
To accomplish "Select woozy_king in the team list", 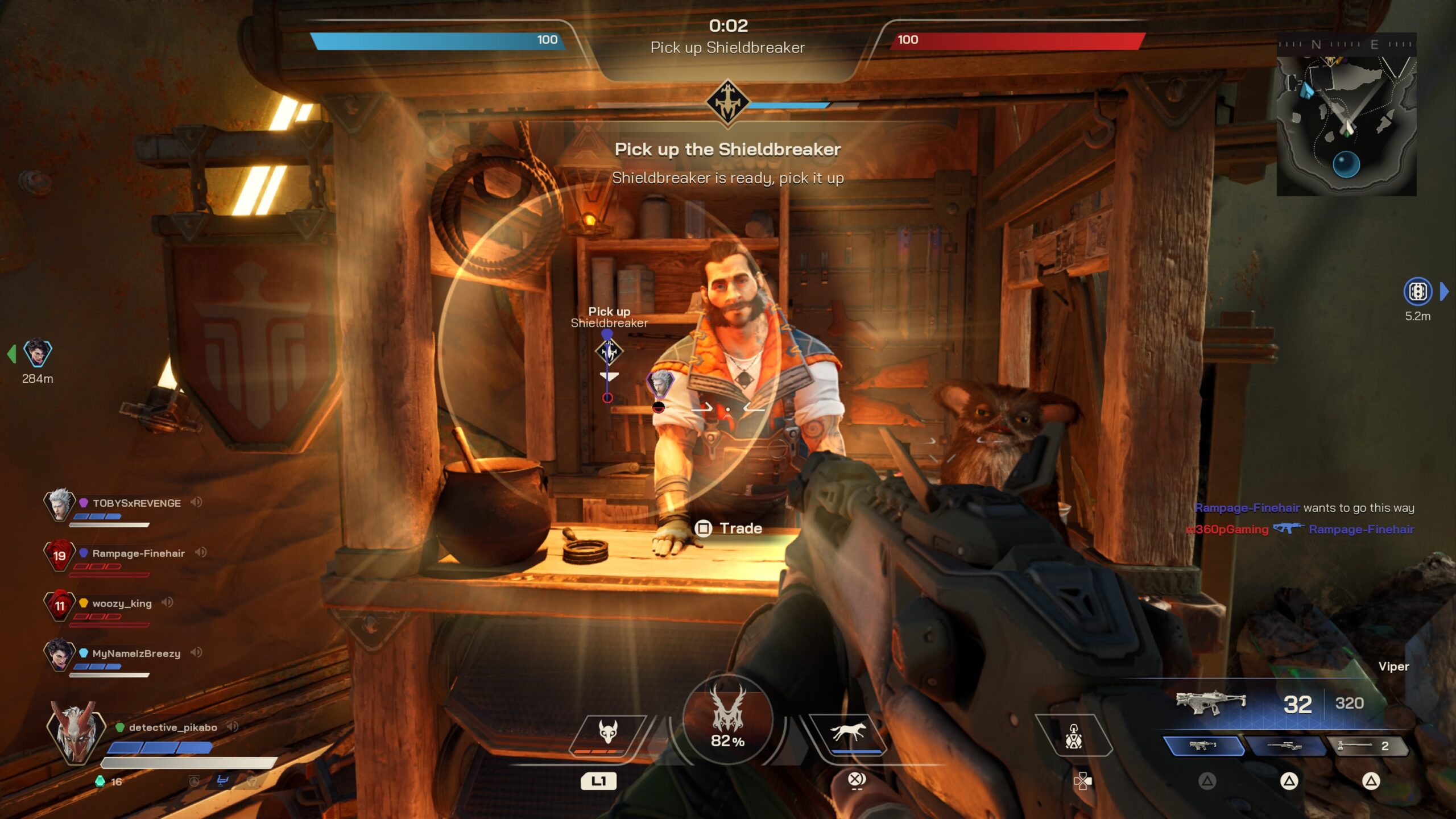I will point(122,603).
